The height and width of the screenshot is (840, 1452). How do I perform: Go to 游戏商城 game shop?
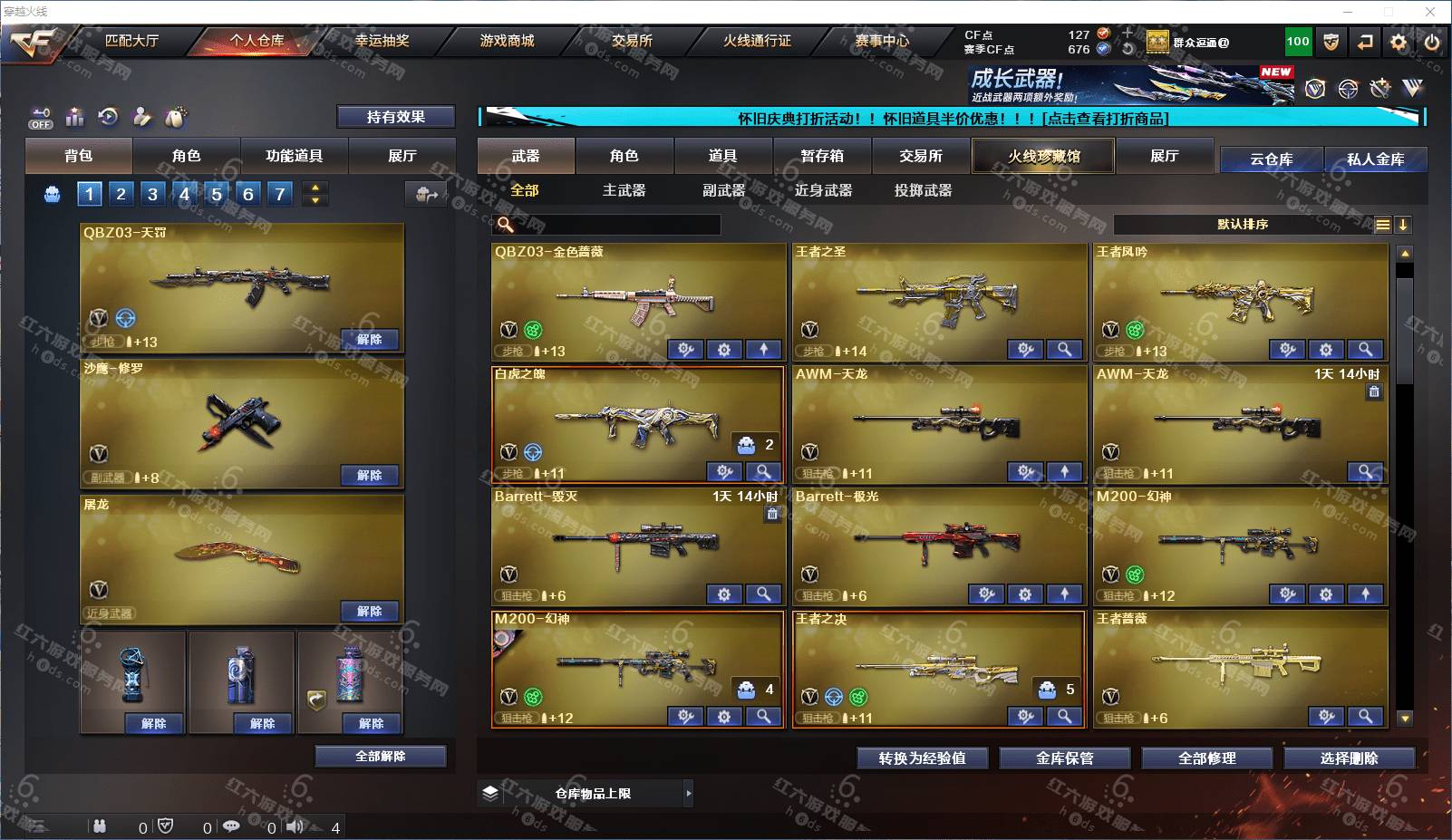point(507,41)
